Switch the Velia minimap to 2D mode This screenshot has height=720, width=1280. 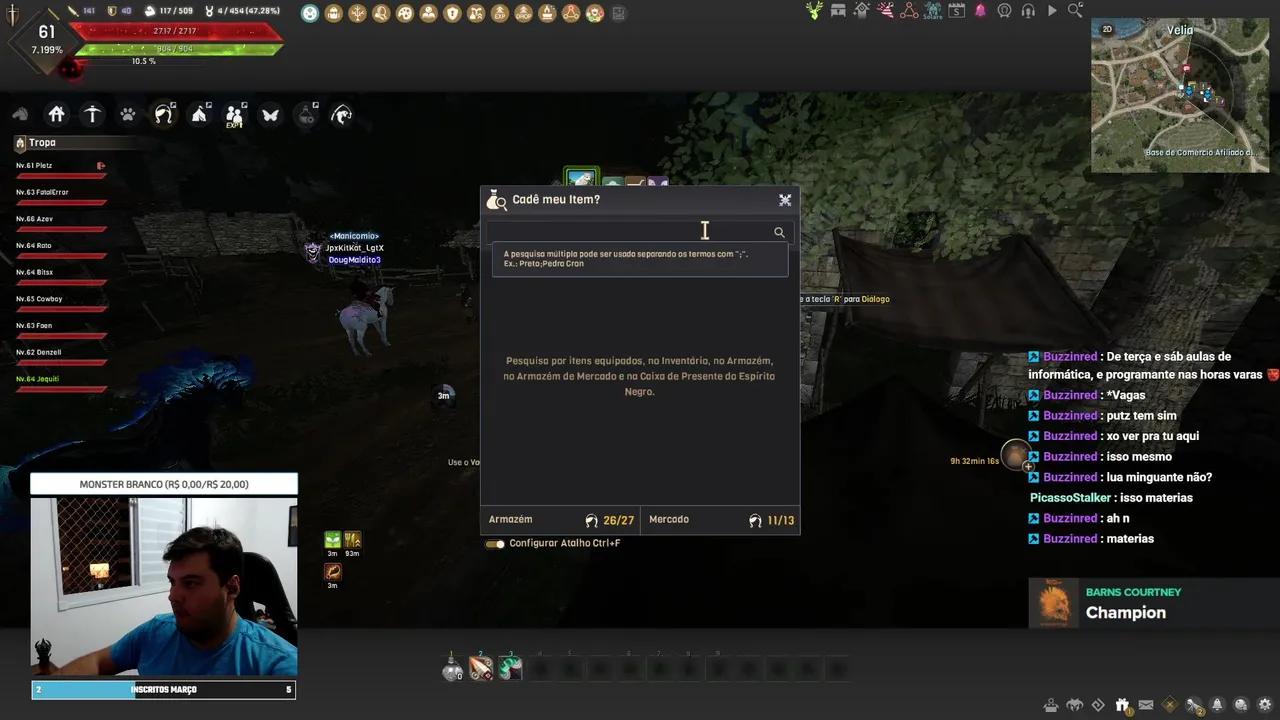pyautogui.click(x=1106, y=29)
